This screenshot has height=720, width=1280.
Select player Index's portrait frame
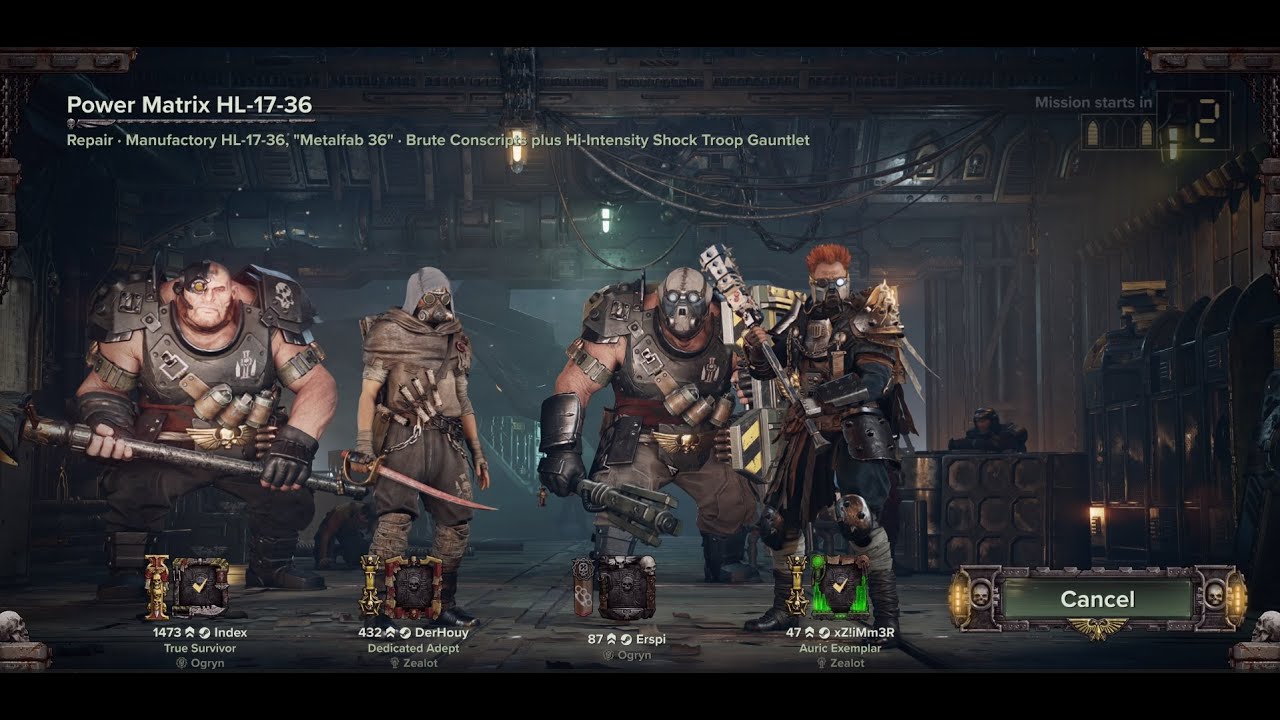tap(200, 588)
